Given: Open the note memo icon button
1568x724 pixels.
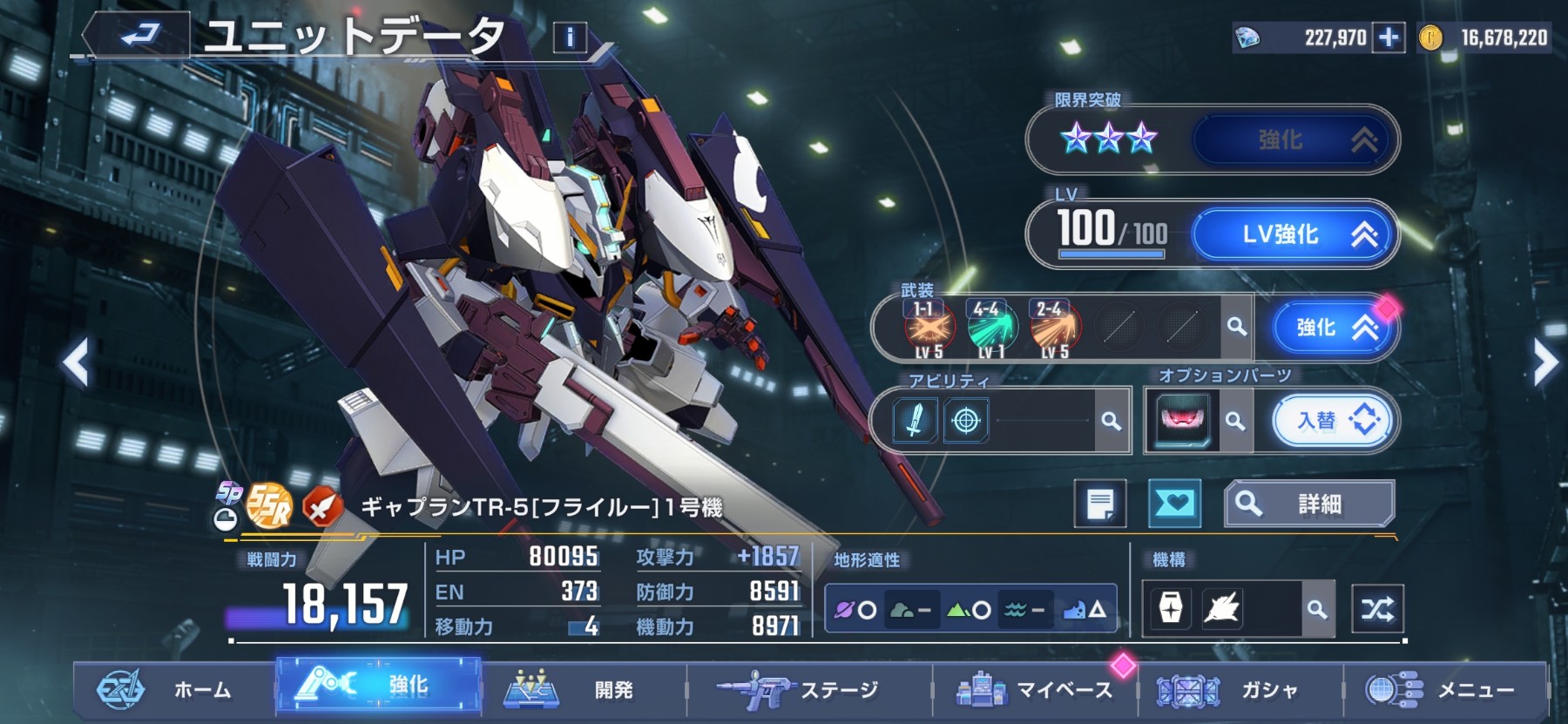Looking at the screenshot, I should point(1099,504).
